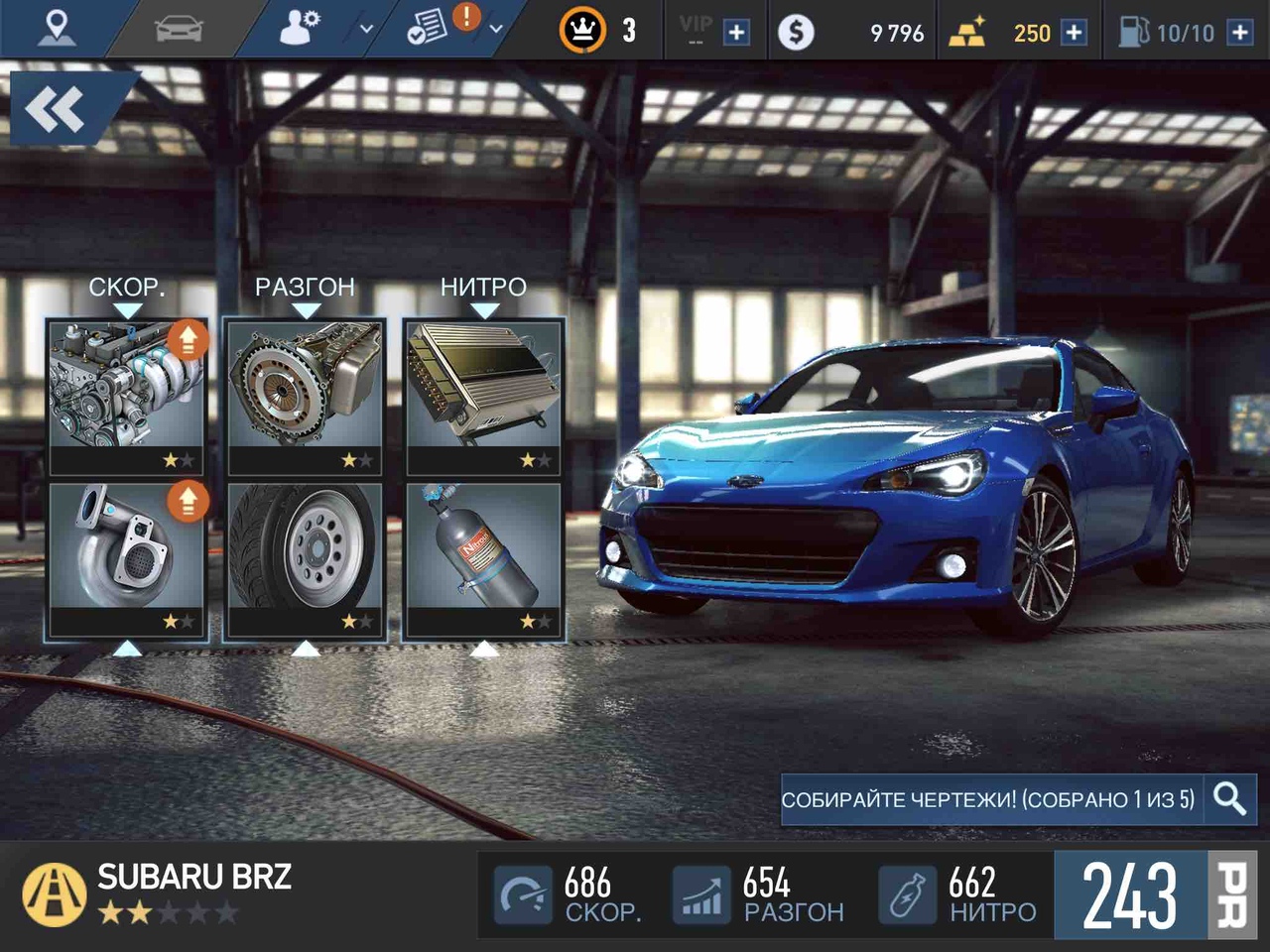Viewport: 1270px width, 952px height.
Task: Switch to the РАЗГОН upgrade category
Action: point(305,288)
